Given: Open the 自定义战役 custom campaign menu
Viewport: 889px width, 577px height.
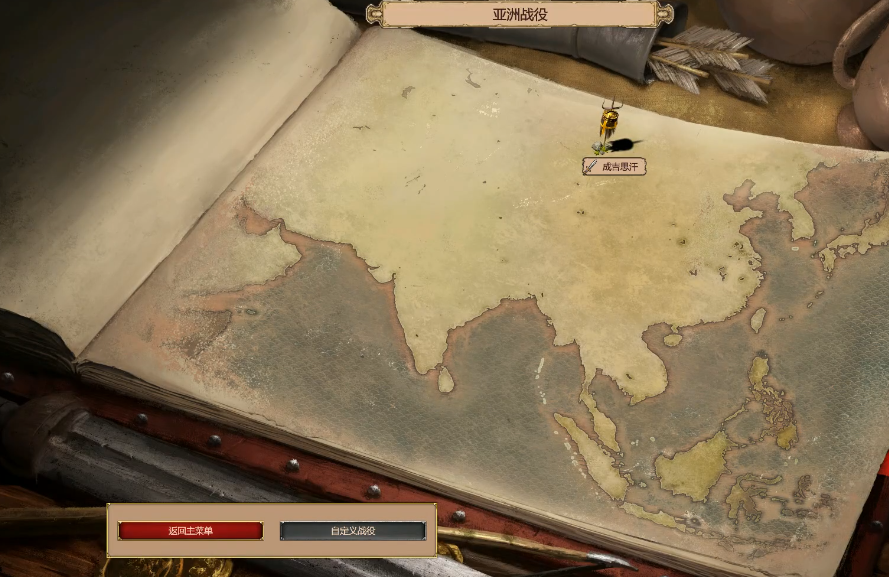Looking at the screenshot, I should (352, 531).
